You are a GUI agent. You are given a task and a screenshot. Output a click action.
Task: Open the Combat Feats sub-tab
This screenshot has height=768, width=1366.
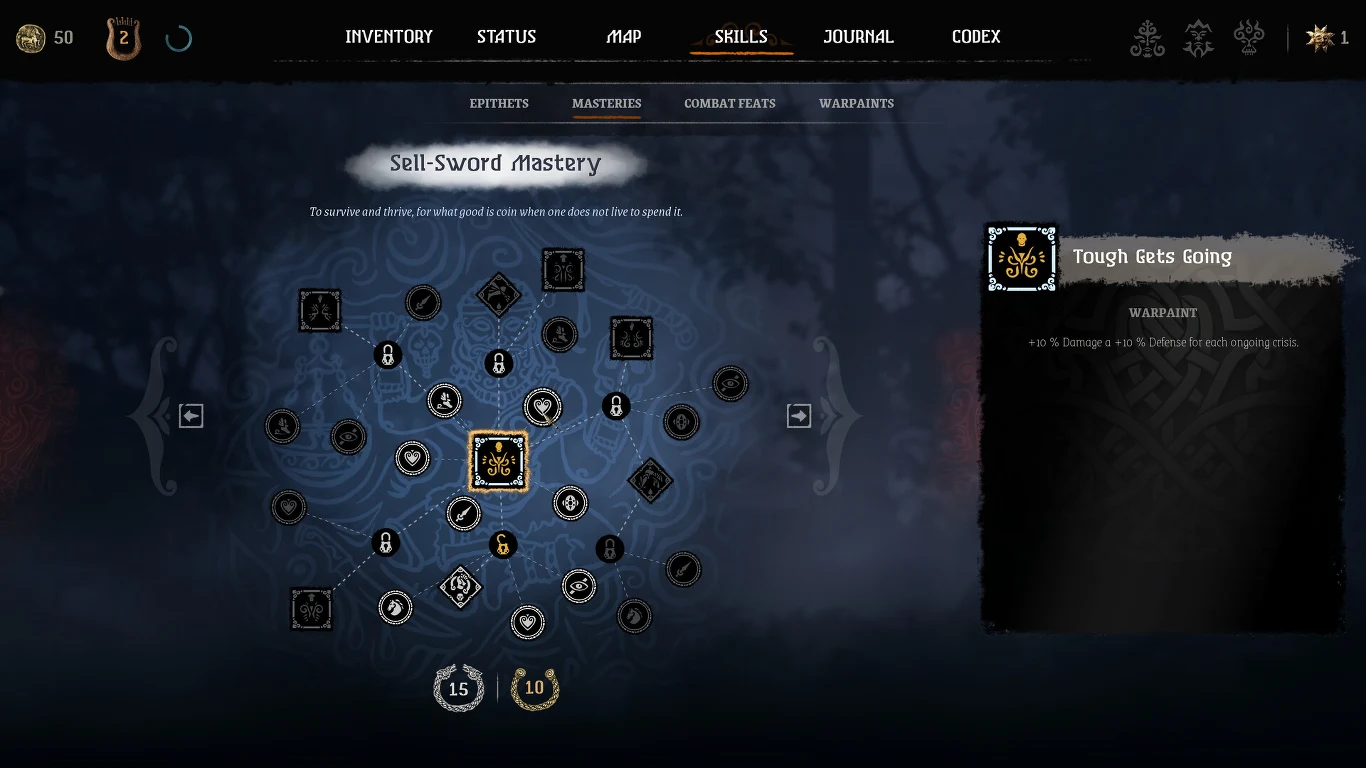730,103
